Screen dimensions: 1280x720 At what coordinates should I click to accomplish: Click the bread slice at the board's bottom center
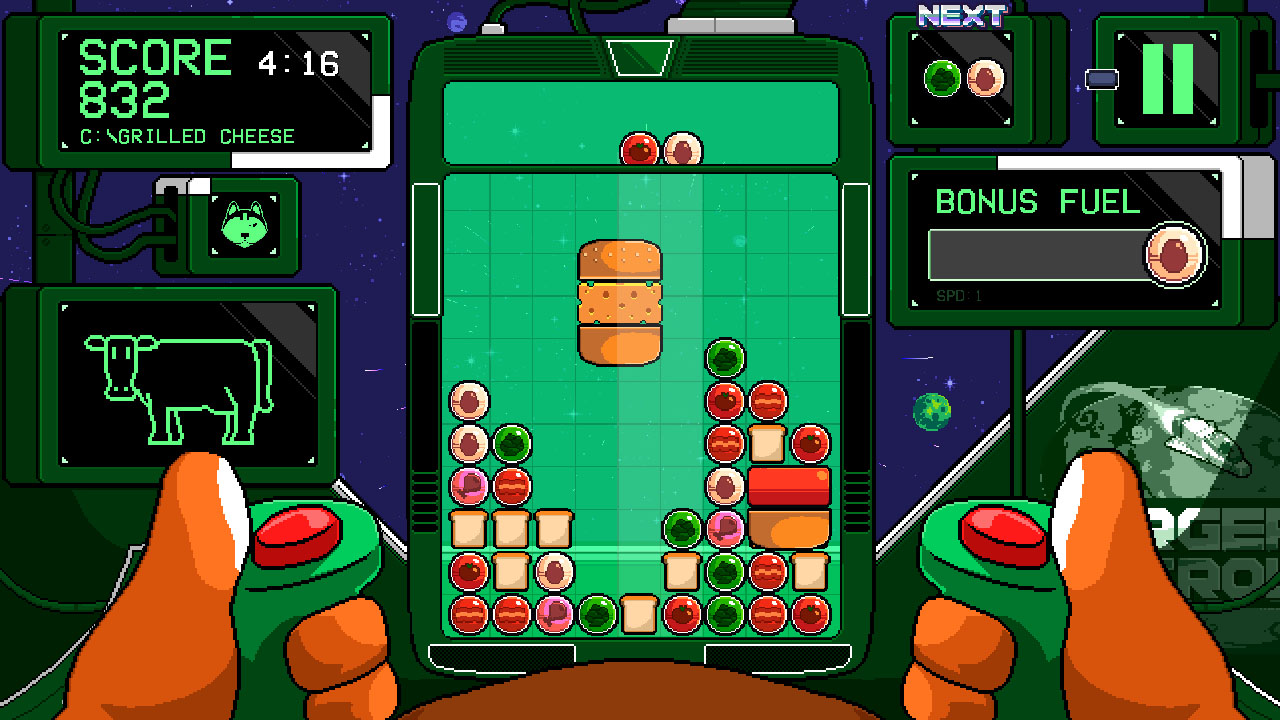(x=637, y=612)
